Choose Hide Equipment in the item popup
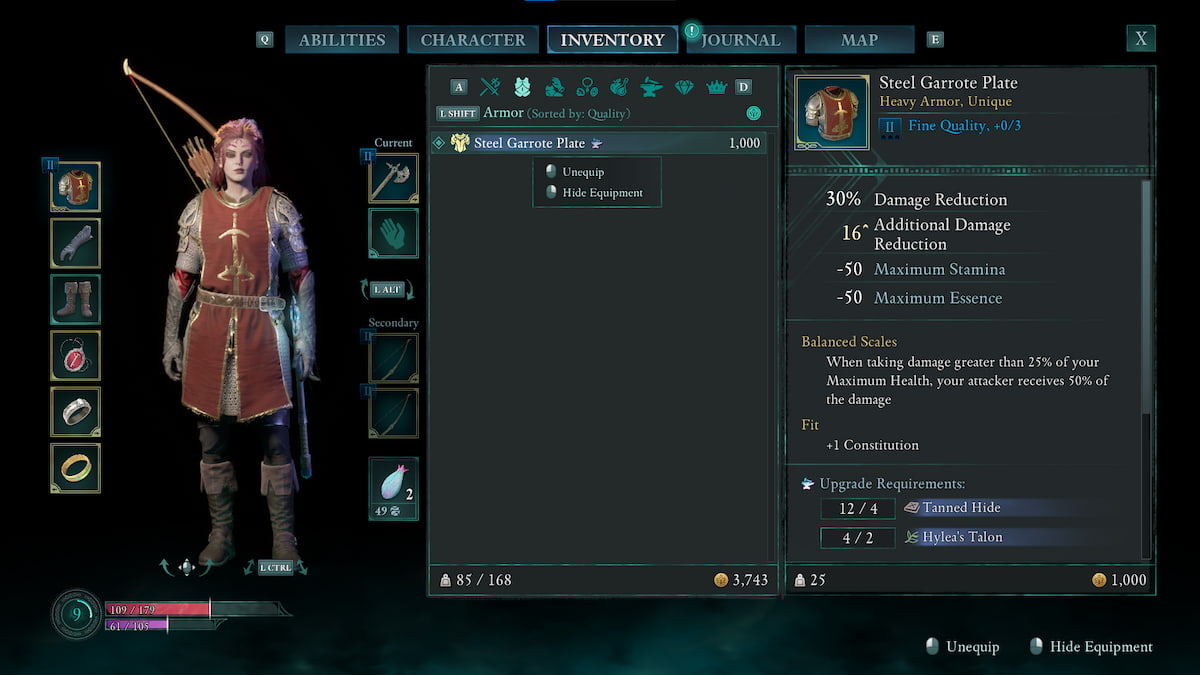The image size is (1200, 675). (603, 193)
